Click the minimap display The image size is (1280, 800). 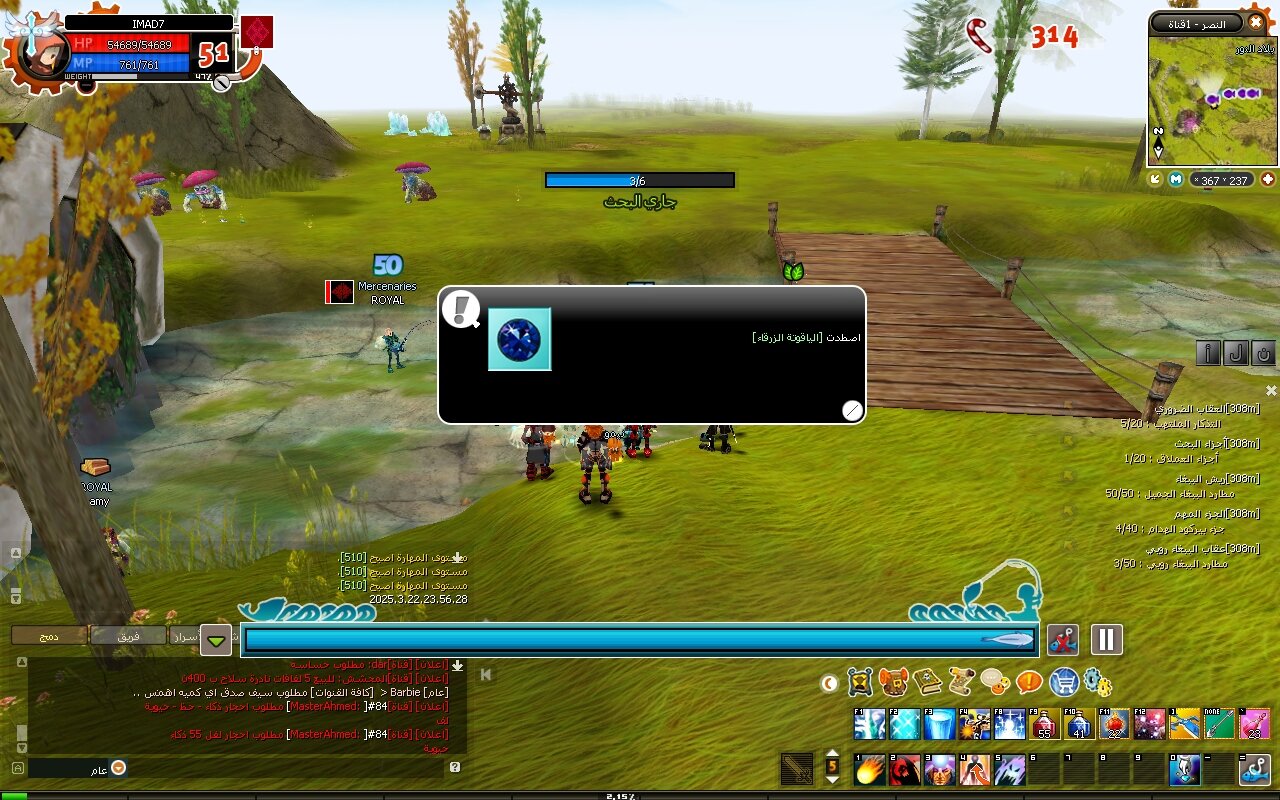tap(1212, 98)
